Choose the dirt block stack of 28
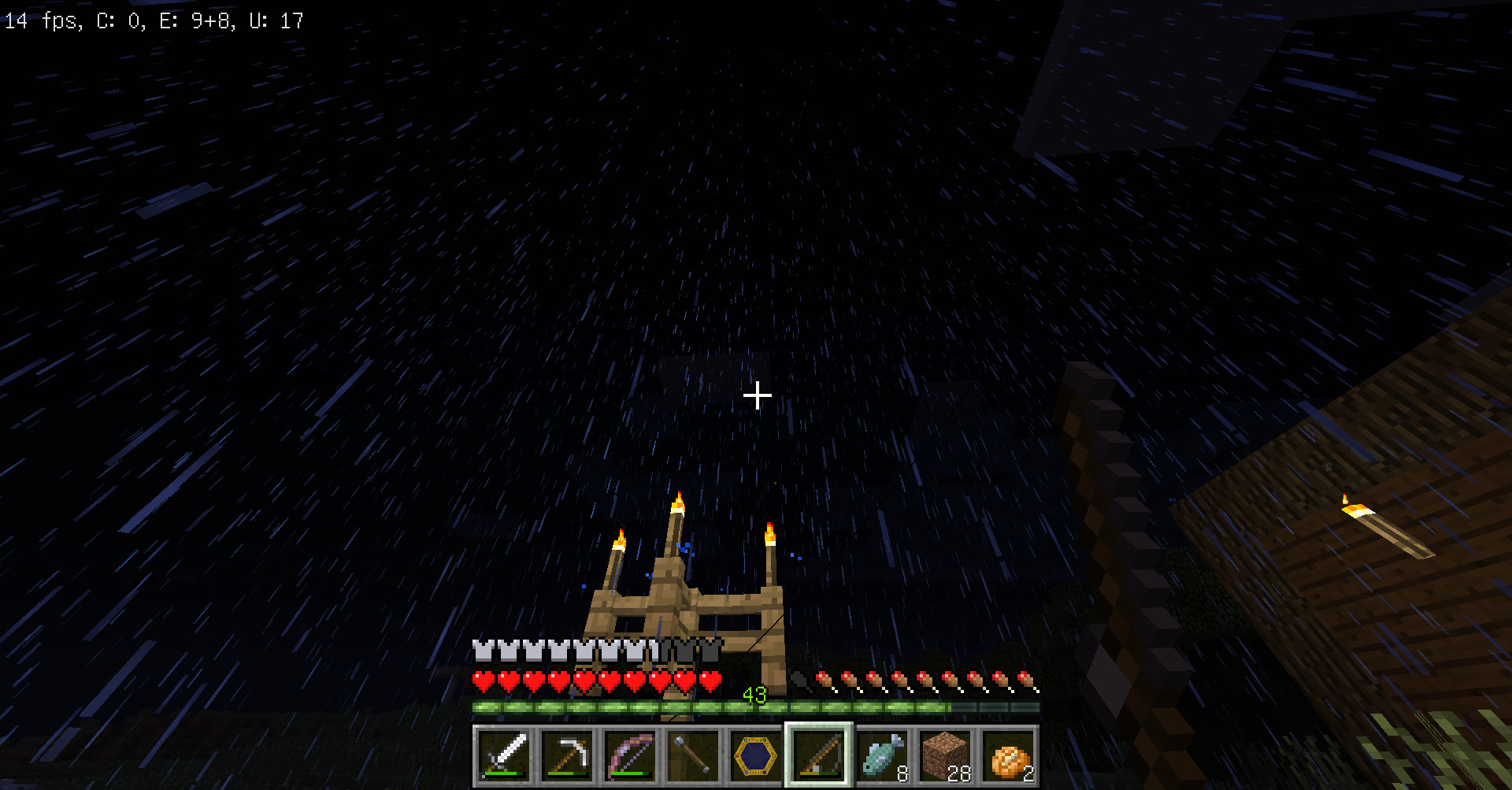The image size is (1512, 790). pos(945,756)
